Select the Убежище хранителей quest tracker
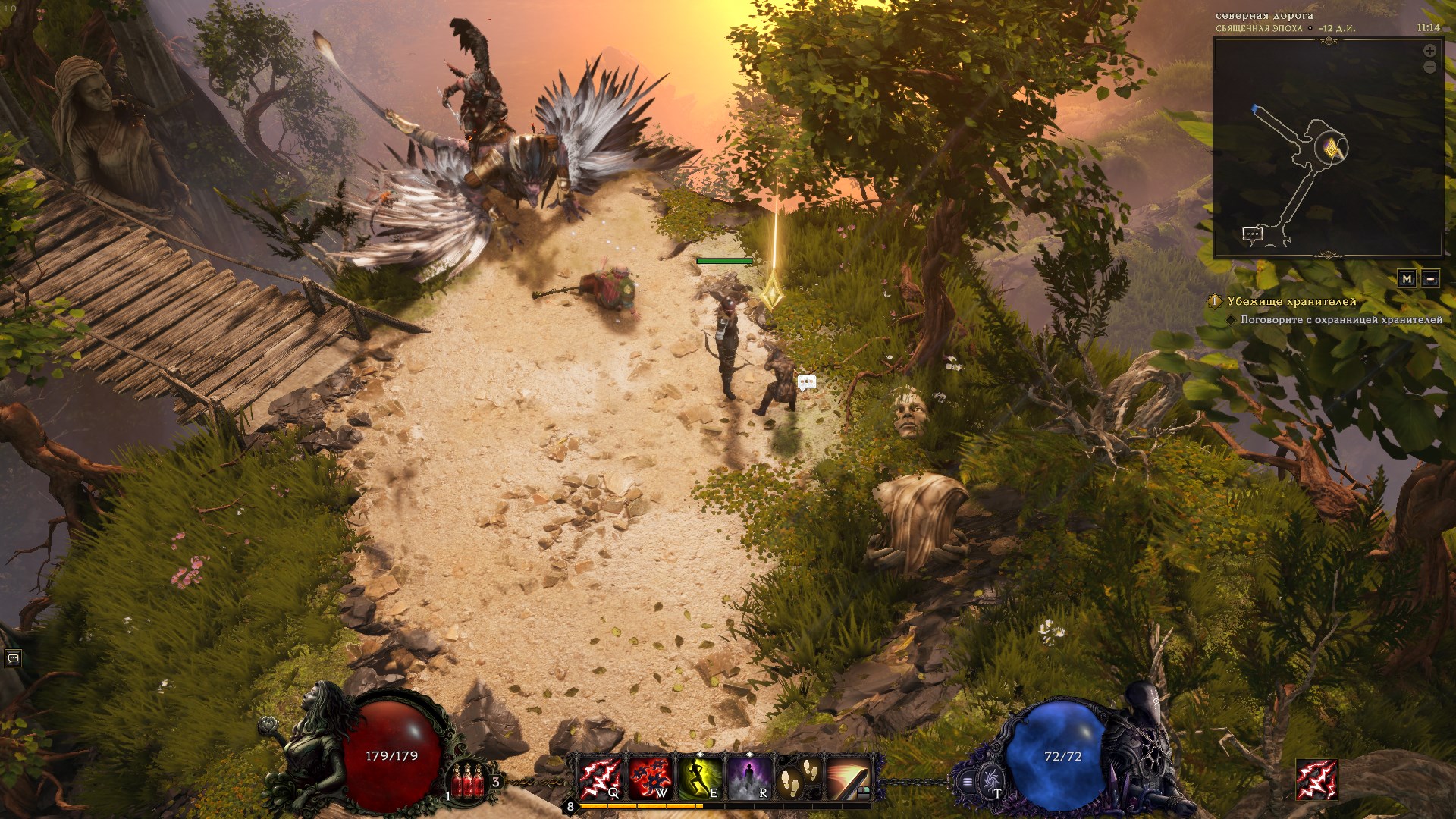The width and height of the screenshot is (1456, 819). [1291, 302]
